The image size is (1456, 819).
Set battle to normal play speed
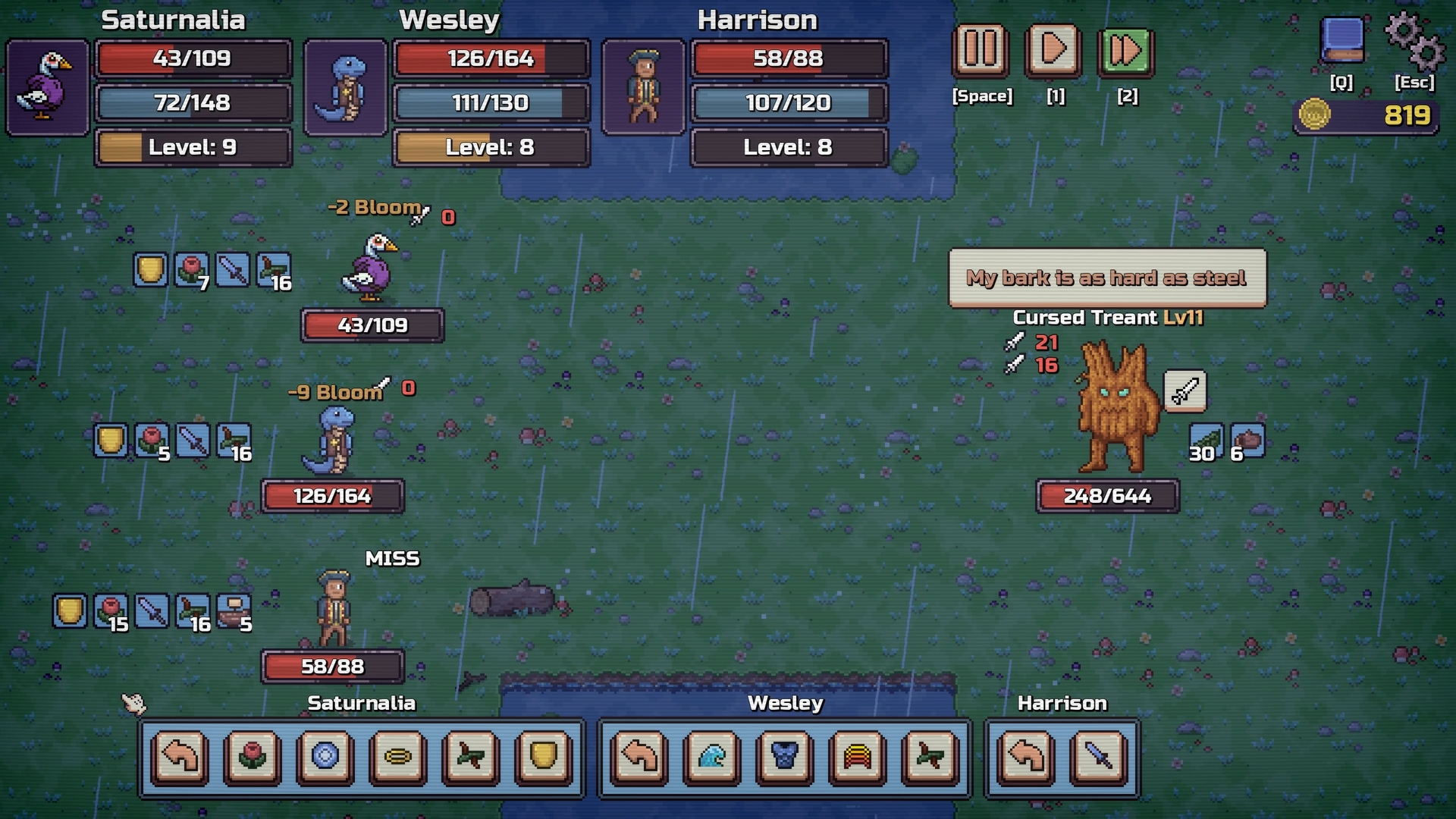tap(1053, 50)
